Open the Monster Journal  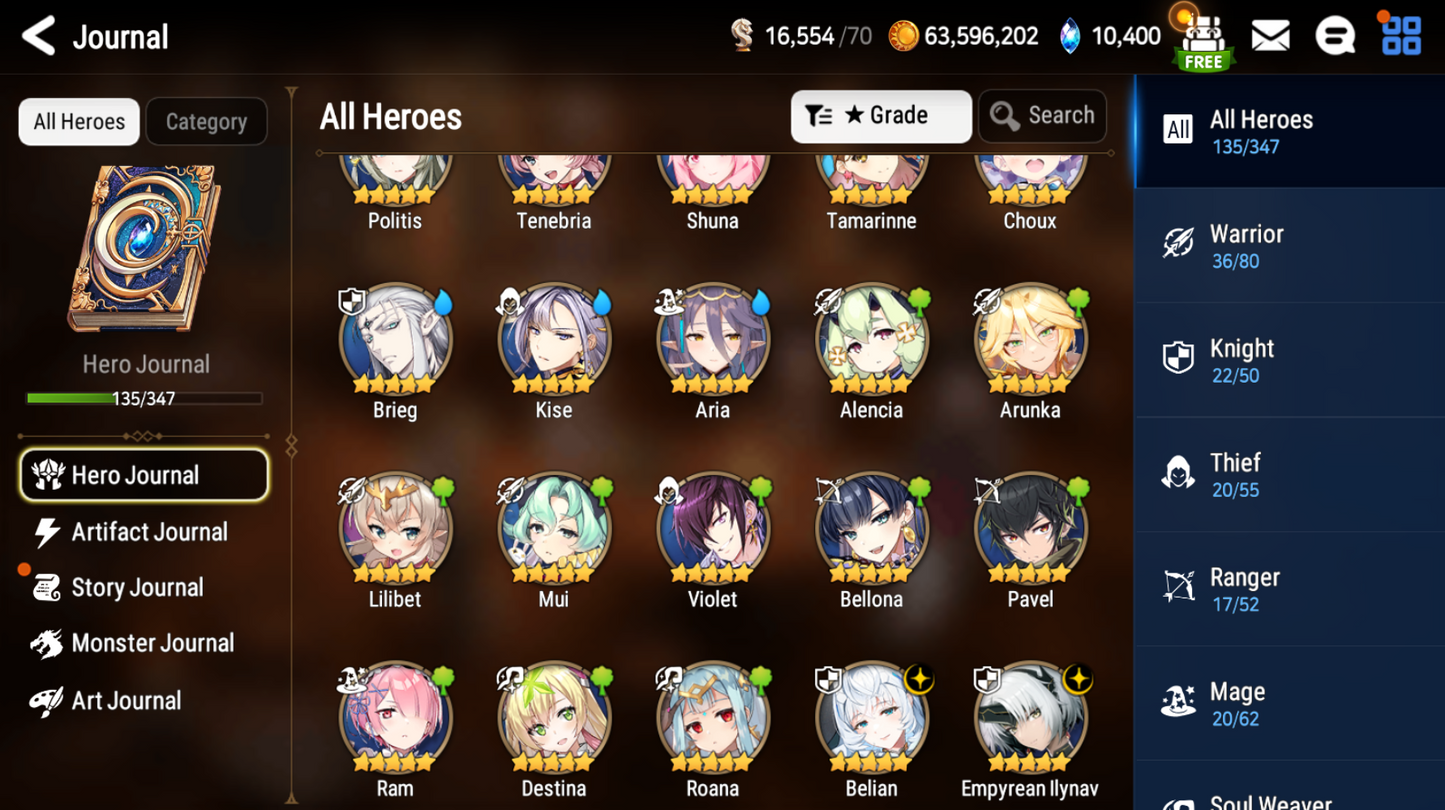[x=151, y=643]
